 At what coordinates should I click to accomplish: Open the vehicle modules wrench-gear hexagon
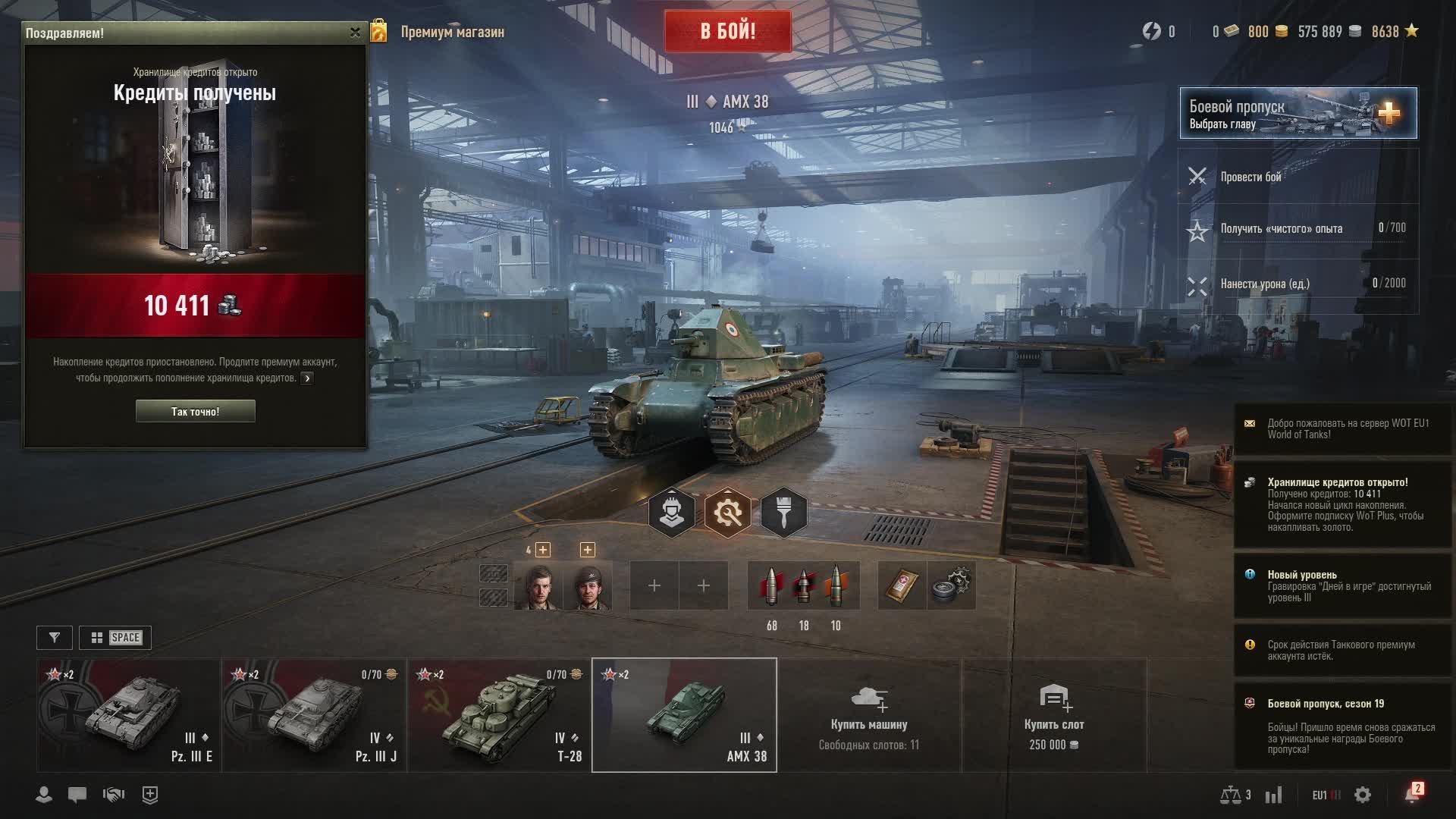click(x=727, y=513)
